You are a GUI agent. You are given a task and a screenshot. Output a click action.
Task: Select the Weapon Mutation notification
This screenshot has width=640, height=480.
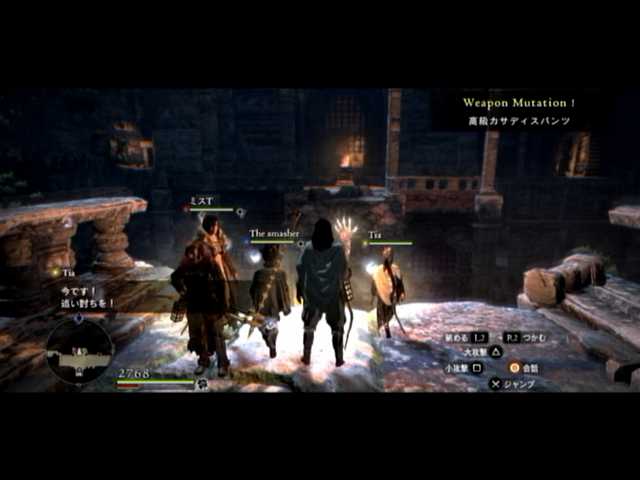518,103
